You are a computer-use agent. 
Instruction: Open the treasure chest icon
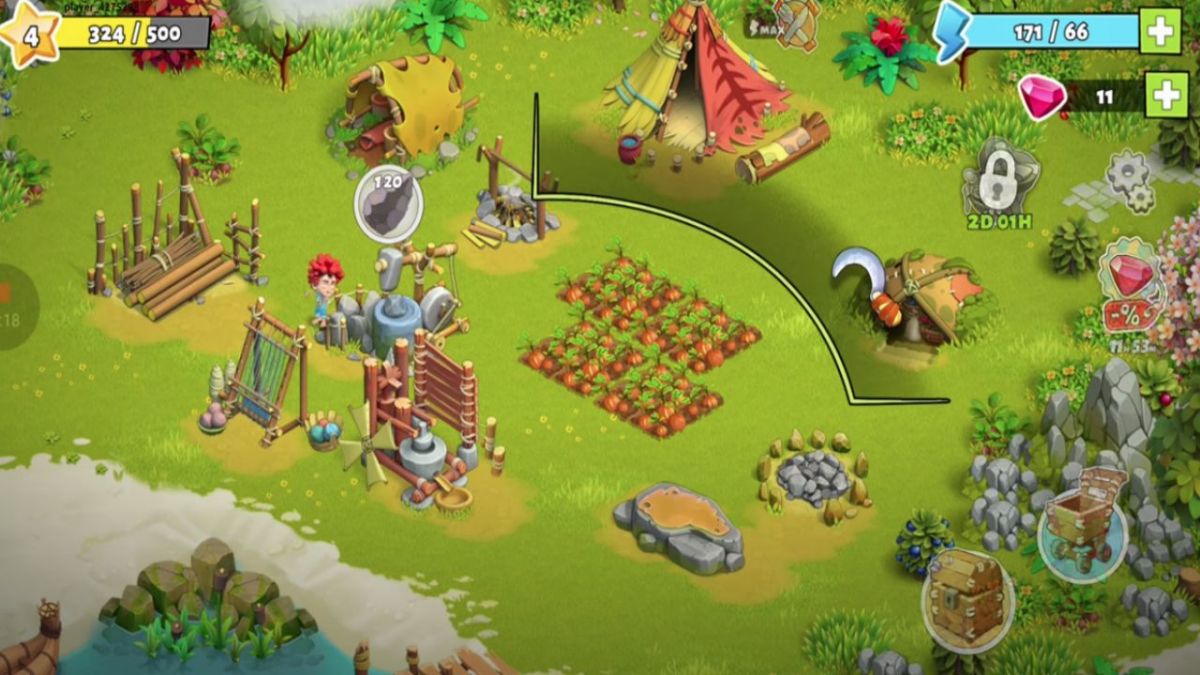[x=966, y=597]
